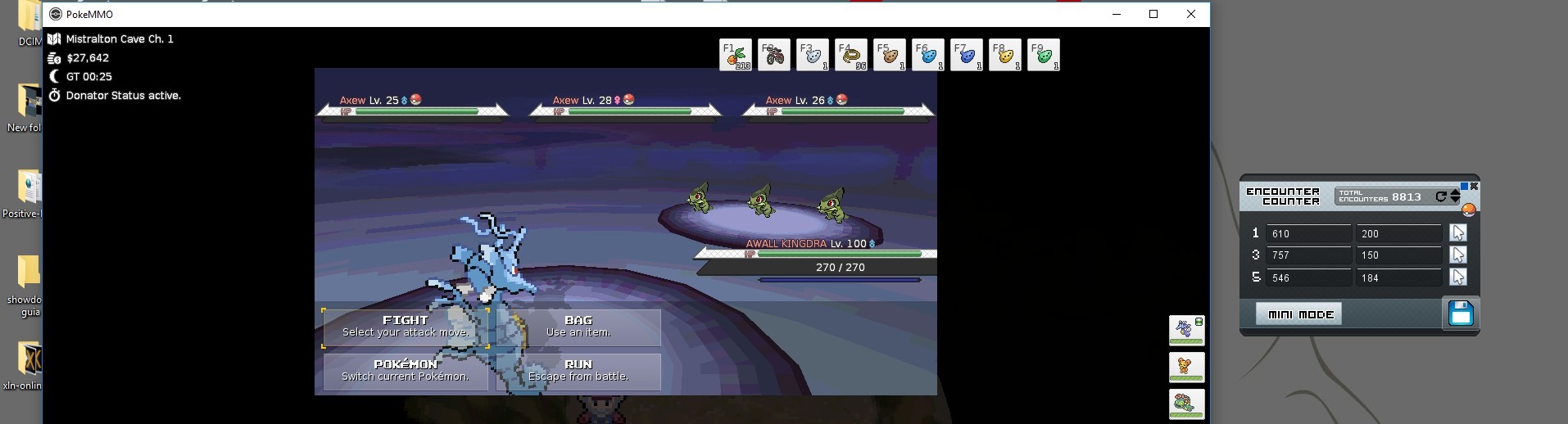Screen dimensions: 1568x424
Task: Select the FIGHT battle option
Action: click(406, 327)
